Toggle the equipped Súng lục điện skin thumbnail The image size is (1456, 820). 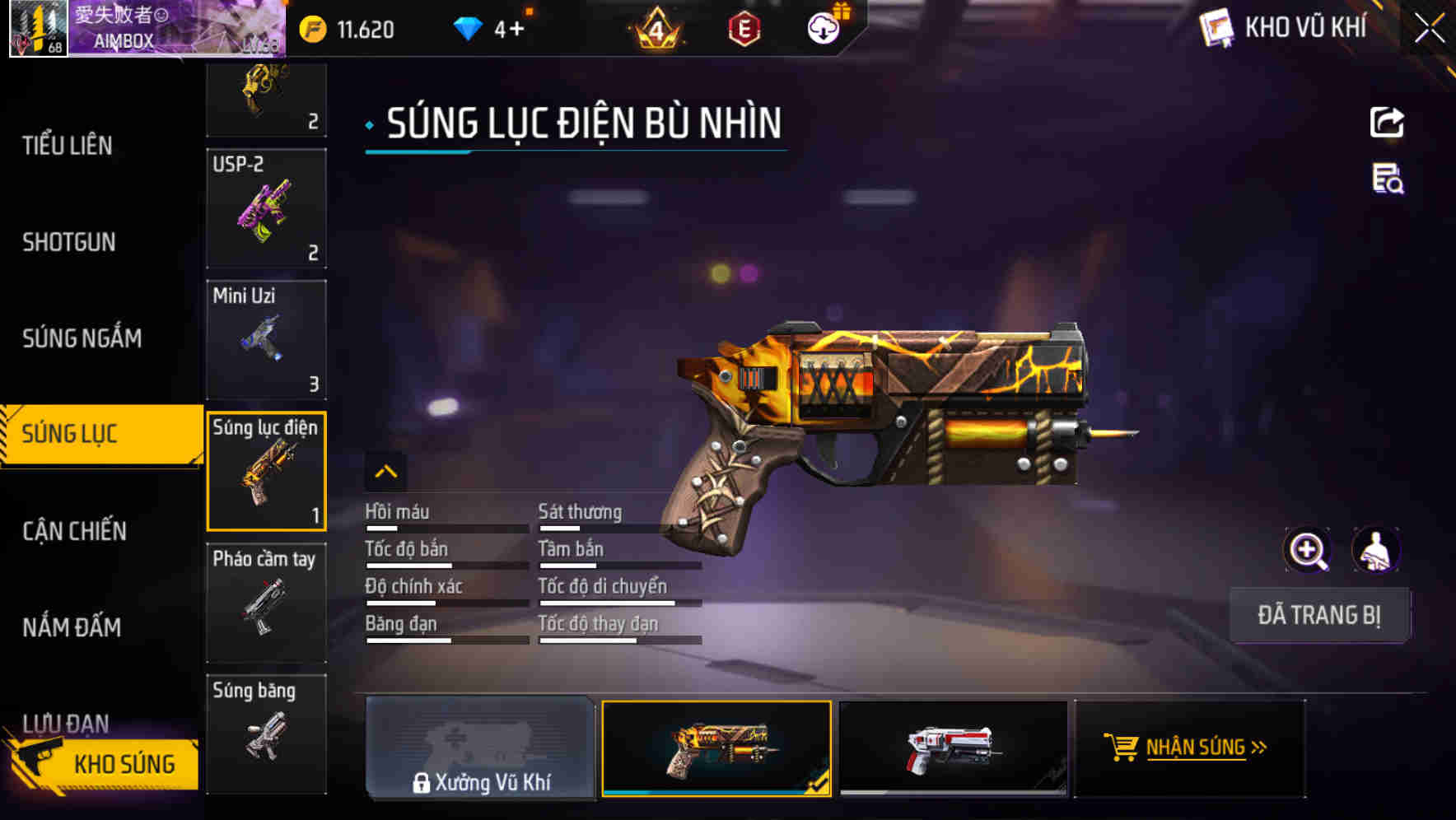(x=716, y=748)
